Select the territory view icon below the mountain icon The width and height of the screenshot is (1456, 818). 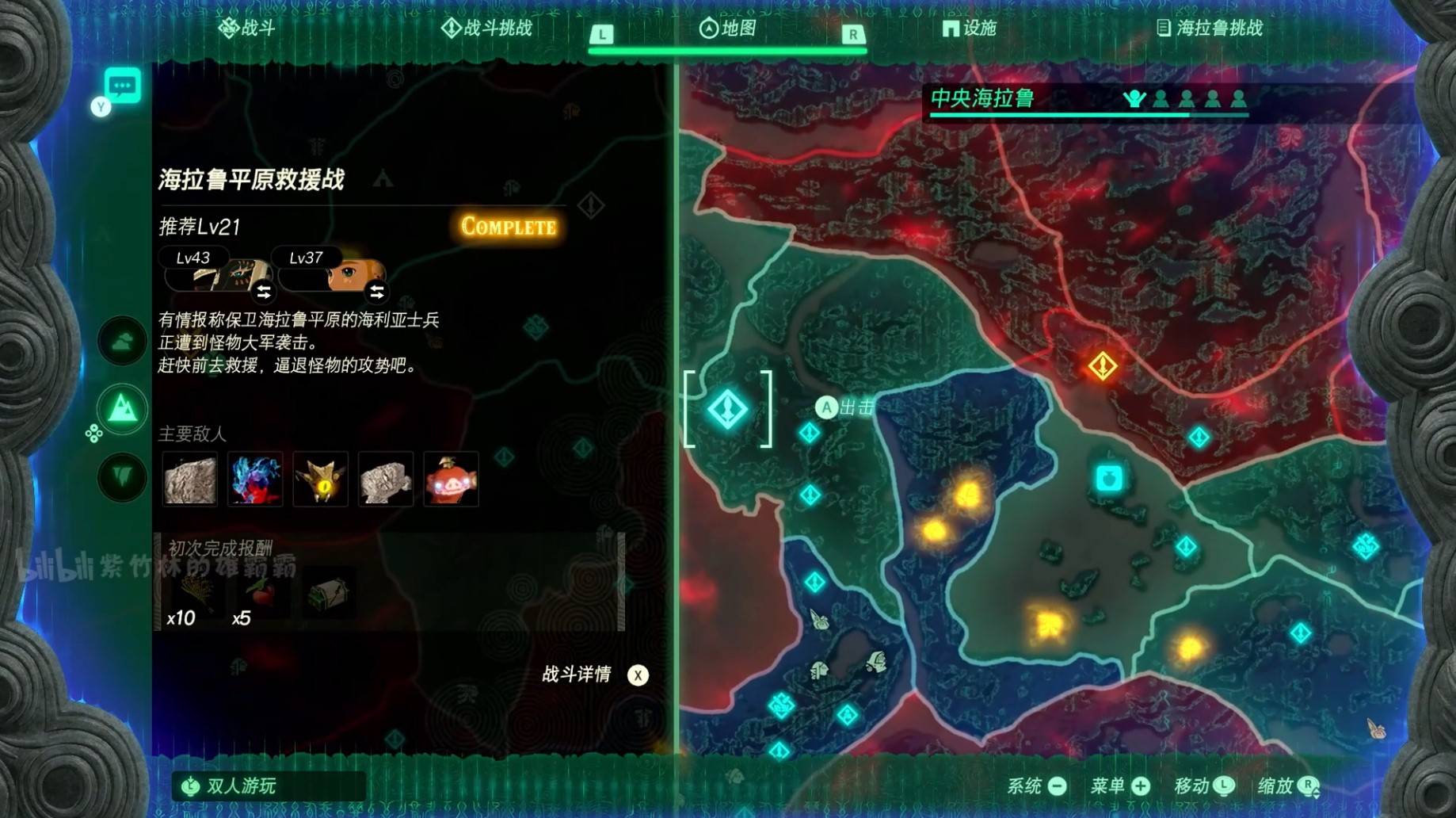(121, 476)
